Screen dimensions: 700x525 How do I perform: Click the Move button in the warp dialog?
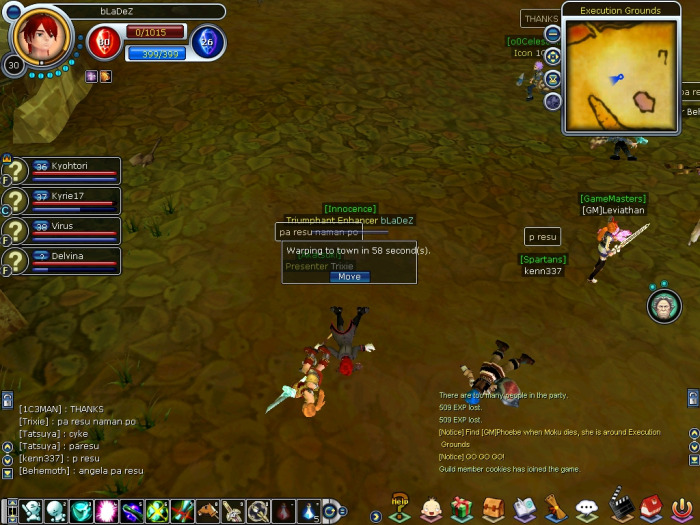[x=349, y=277]
